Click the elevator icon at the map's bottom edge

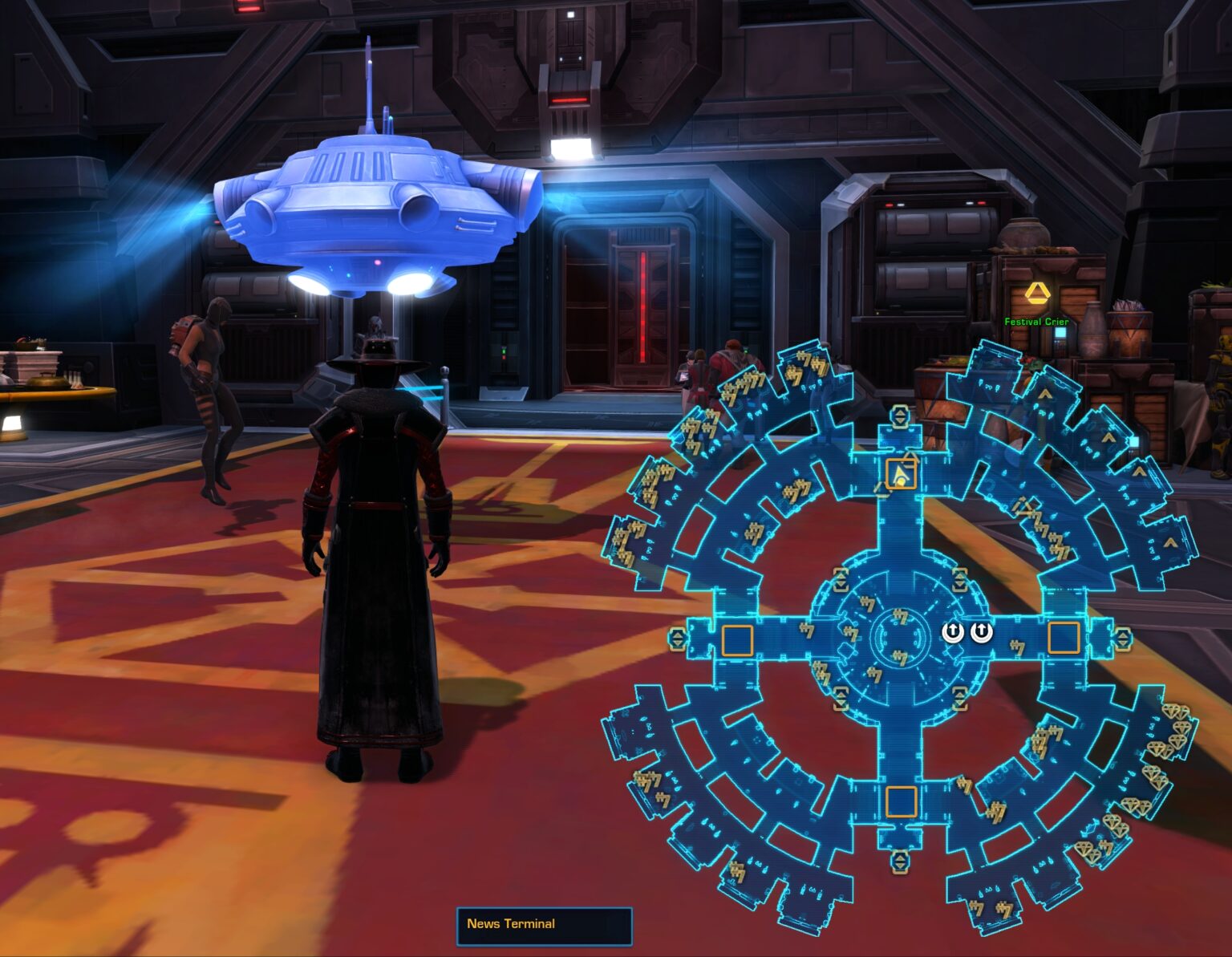(x=901, y=862)
